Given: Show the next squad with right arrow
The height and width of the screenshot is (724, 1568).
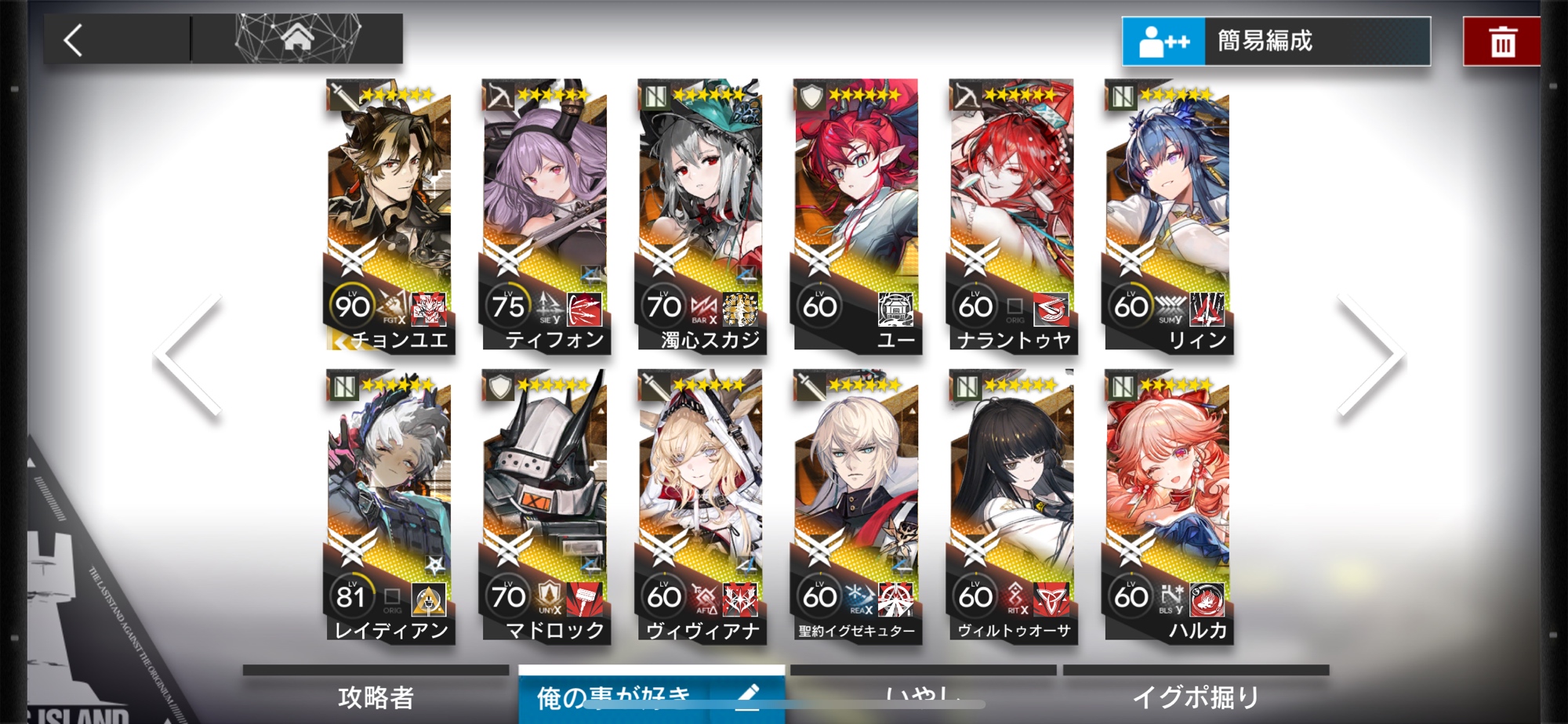Looking at the screenshot, I should (1370, 355).
